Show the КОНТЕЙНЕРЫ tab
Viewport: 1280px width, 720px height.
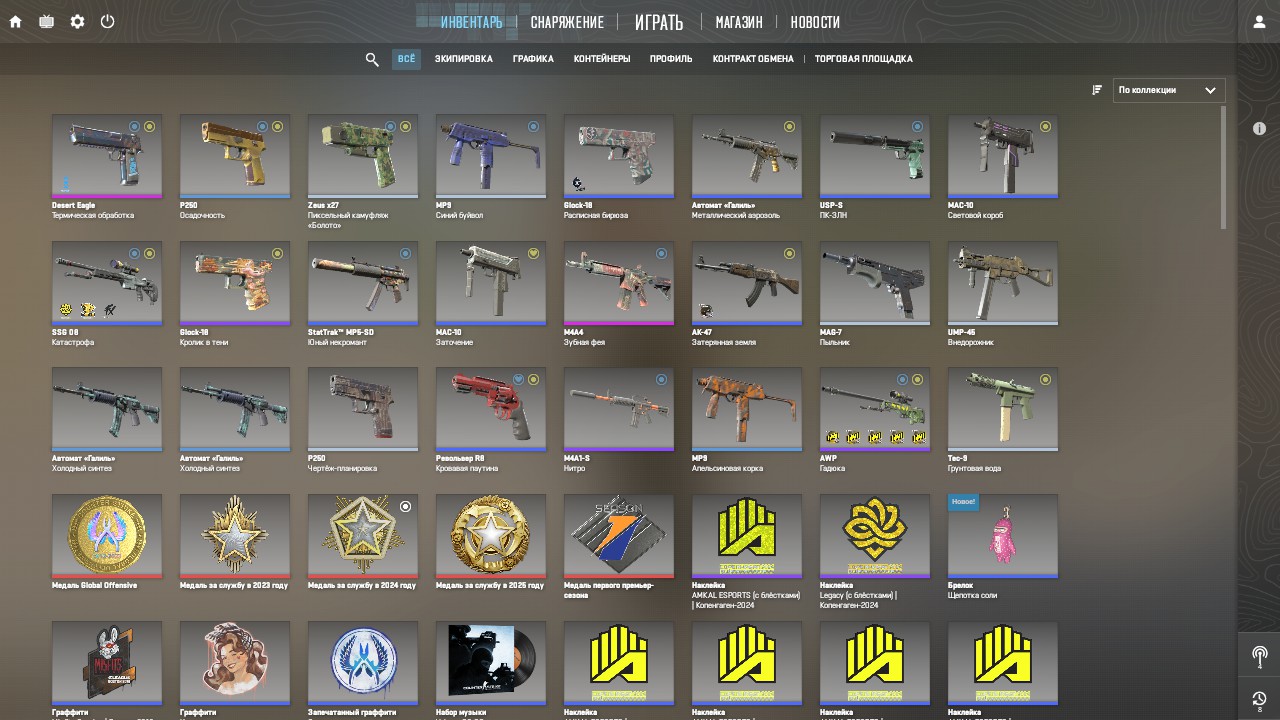(x=602, y=59)
